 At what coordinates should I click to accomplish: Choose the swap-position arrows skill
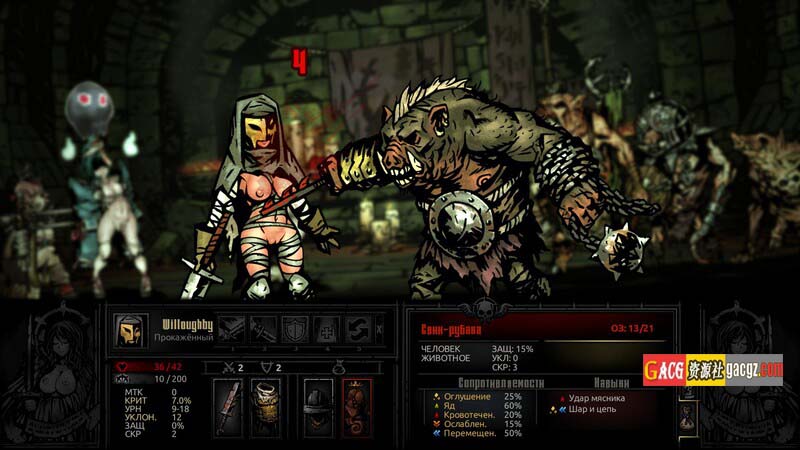359,329
